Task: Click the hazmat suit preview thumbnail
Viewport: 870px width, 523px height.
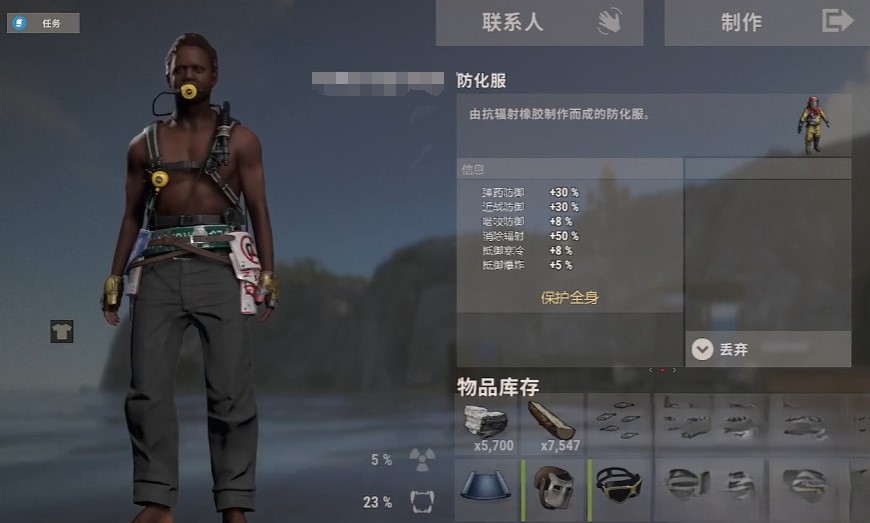Action: (x=814, y=125)
